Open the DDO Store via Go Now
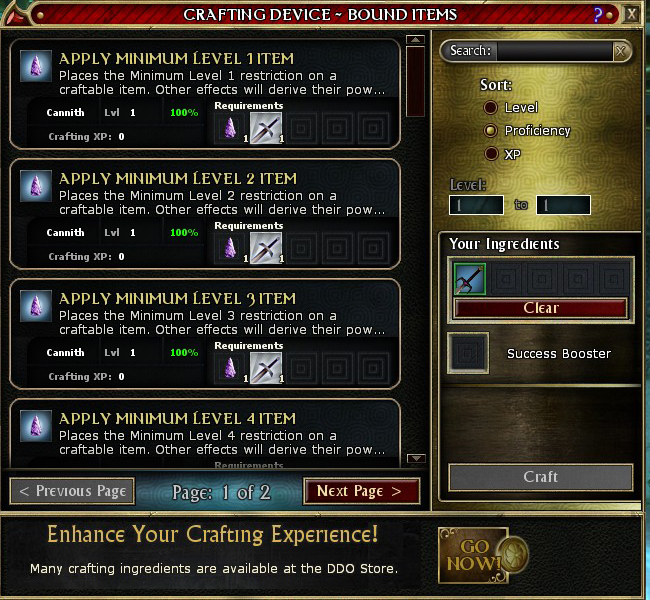Viewport: 650px width, 600px height. coord(480,553)
